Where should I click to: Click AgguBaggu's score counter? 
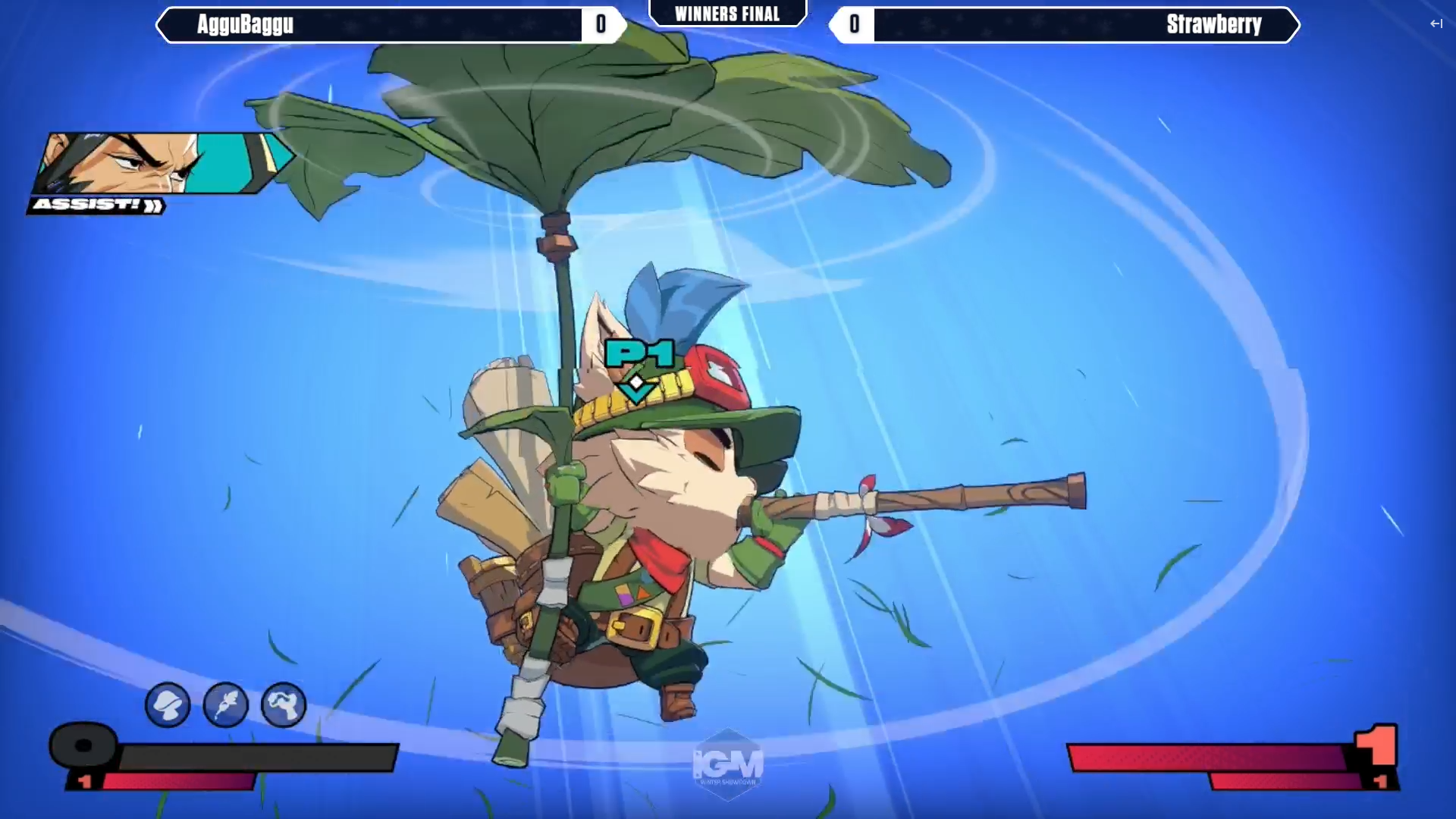[x=601, y=24]
